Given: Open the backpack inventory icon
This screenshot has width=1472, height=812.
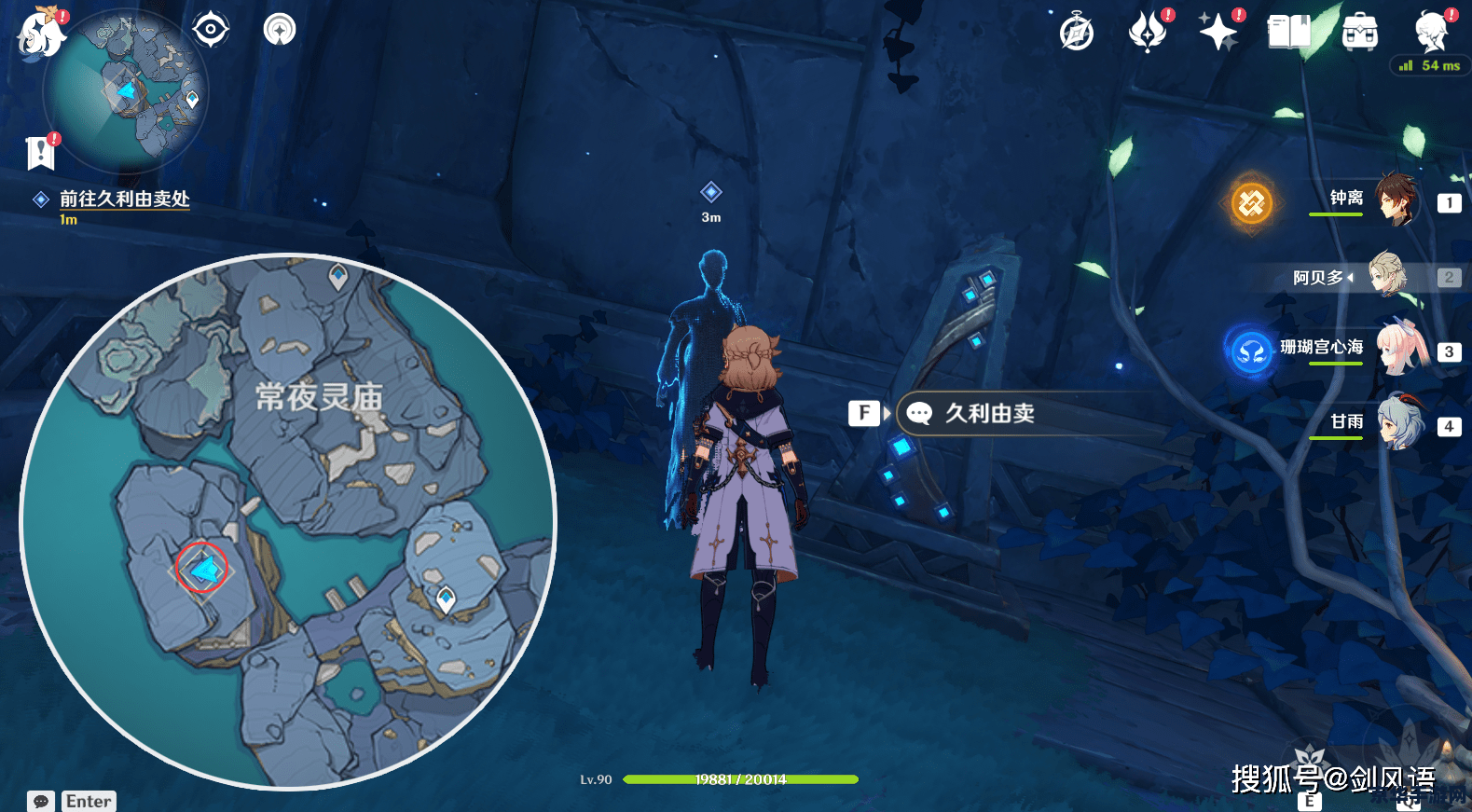Looking at the screenshot, I should 1360,34.
